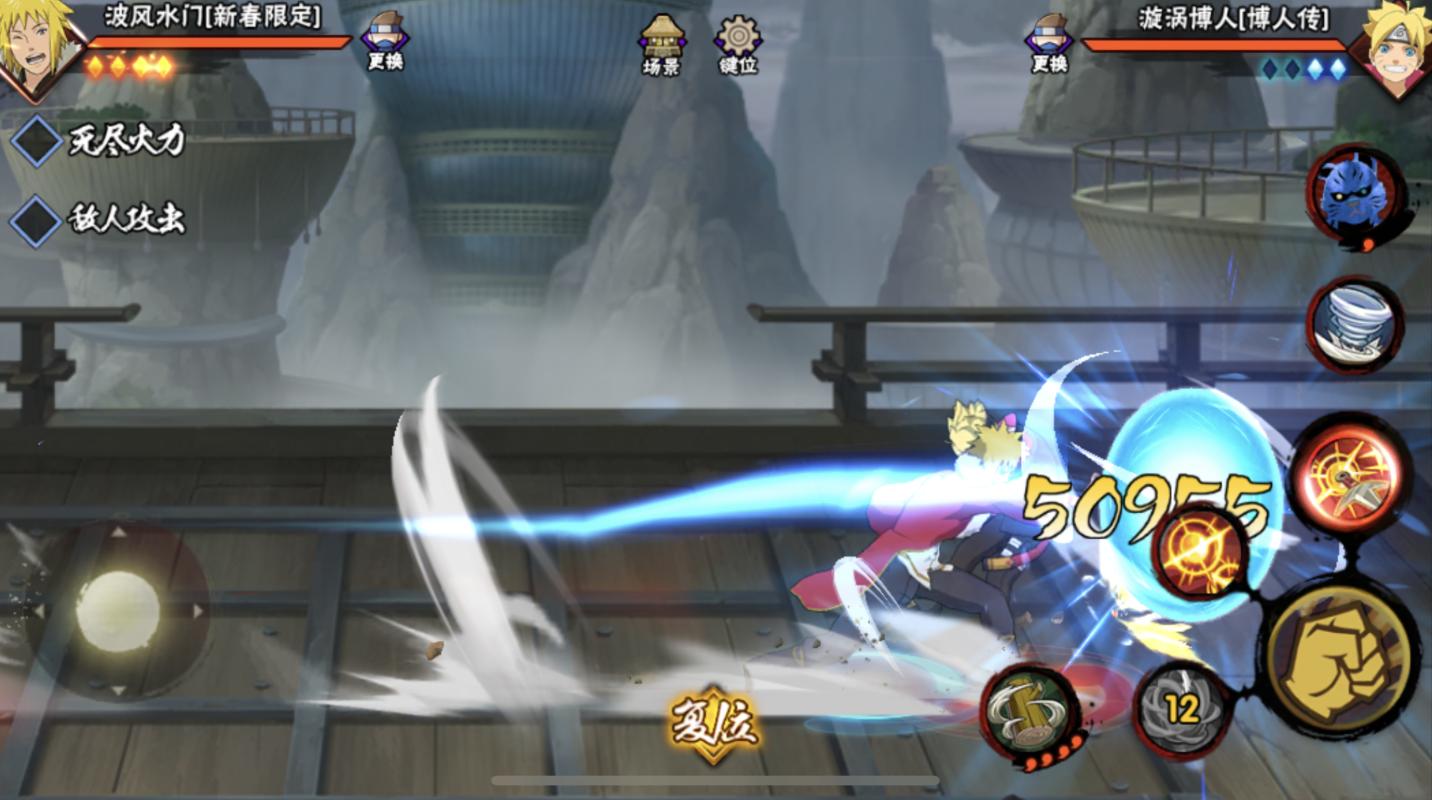Summon the blue beast psychic summon

pos(1356,195)
